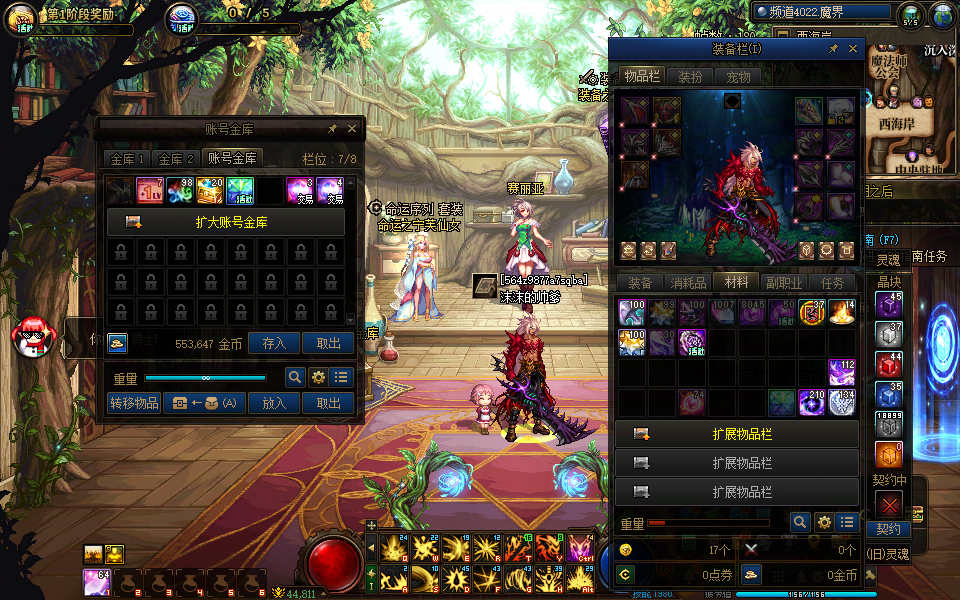This screenshot has height=600, width=960.
Task: Open the 任务 quest items tab
Action: tap(832, 283)
